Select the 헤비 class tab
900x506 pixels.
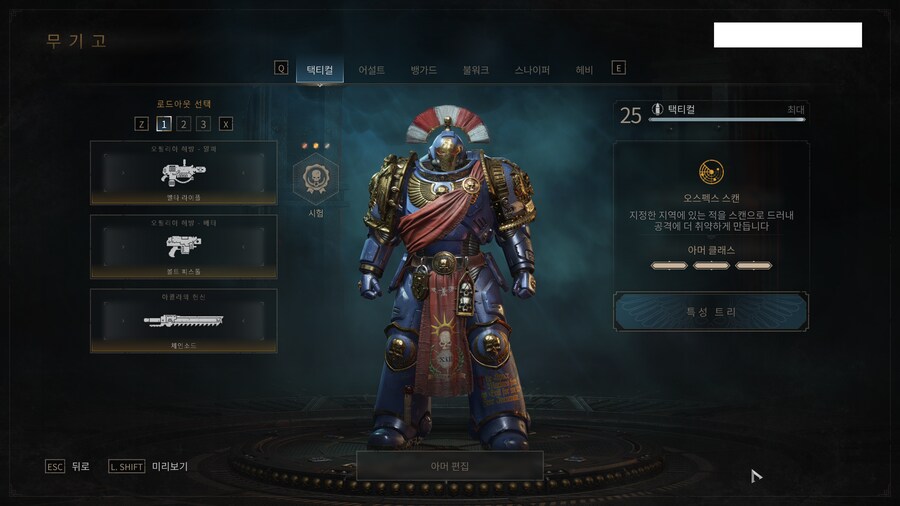click(x=584, y=70)
